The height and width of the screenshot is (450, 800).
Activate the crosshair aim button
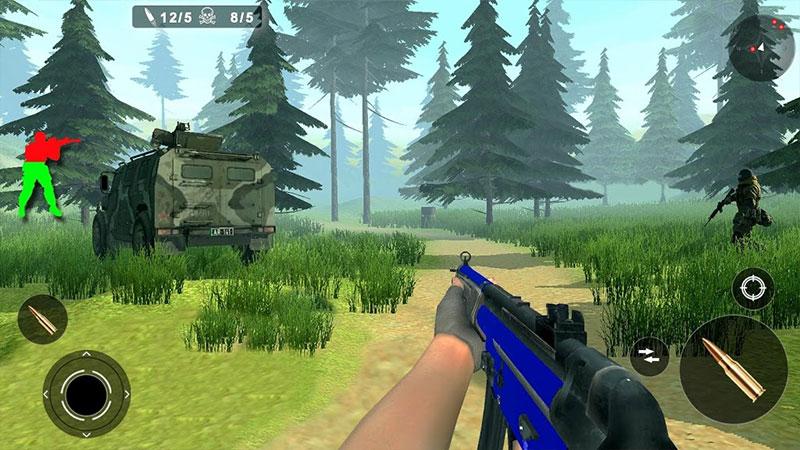(752, 289)
